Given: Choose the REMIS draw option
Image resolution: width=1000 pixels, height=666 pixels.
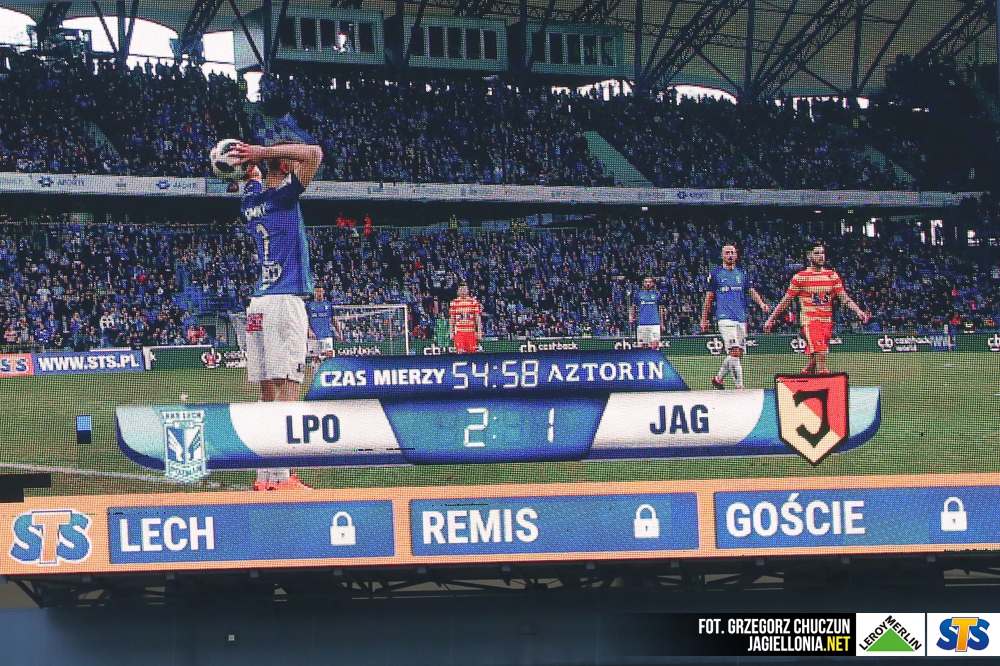Looking at the screenshot, I should pos(553,524).
